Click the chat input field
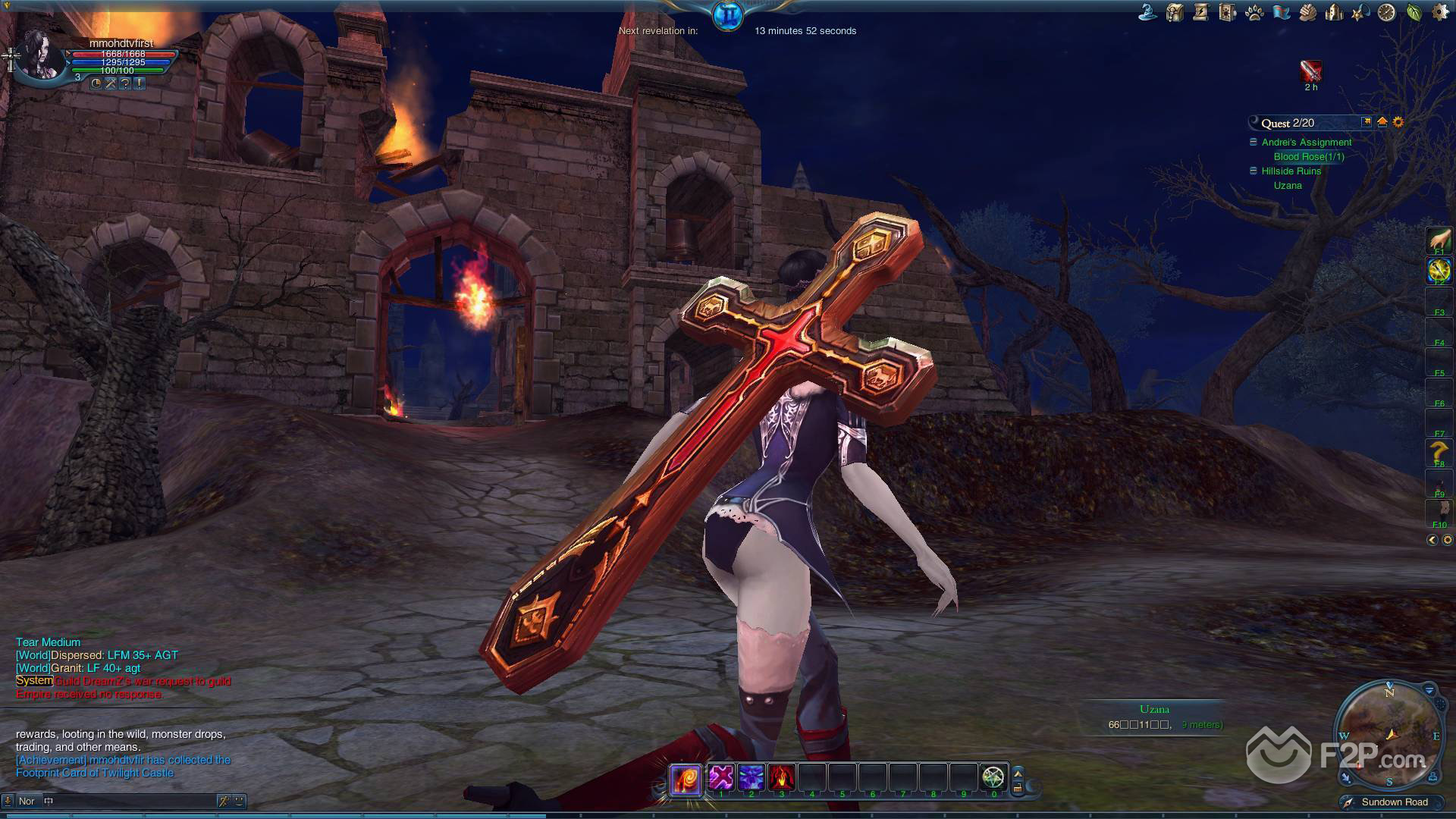The width and height of the screenshot is (1456, 819). tap(129, 801)
